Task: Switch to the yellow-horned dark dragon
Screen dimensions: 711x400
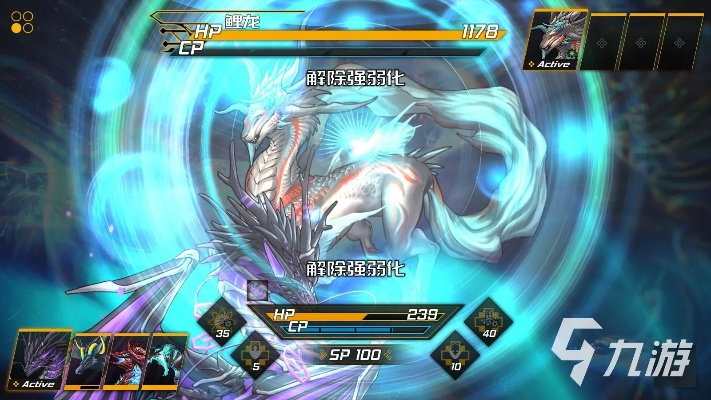Action: [87, 362]
